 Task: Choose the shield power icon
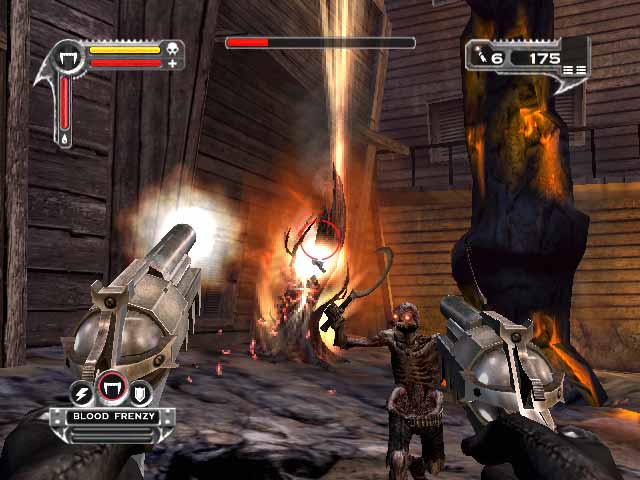(x=140, y=392)
